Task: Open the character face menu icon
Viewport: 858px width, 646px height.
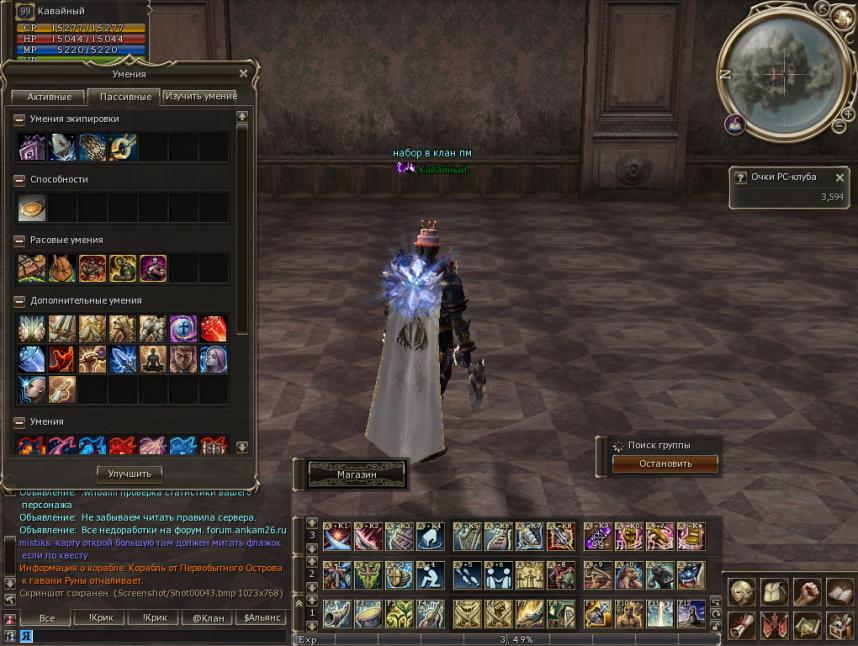Action: tap(742, 592)
